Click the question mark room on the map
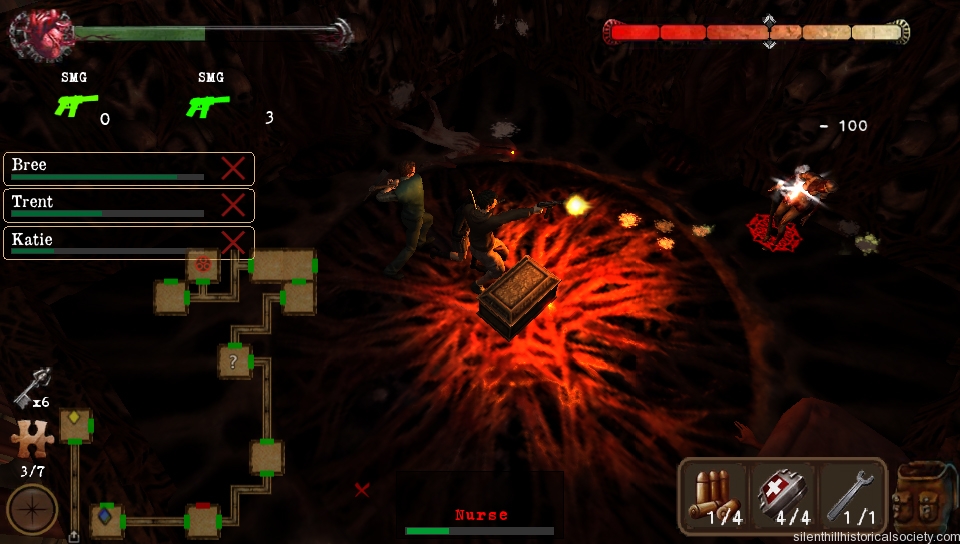This screenshot has width=960, height=544. click(233, 361)
